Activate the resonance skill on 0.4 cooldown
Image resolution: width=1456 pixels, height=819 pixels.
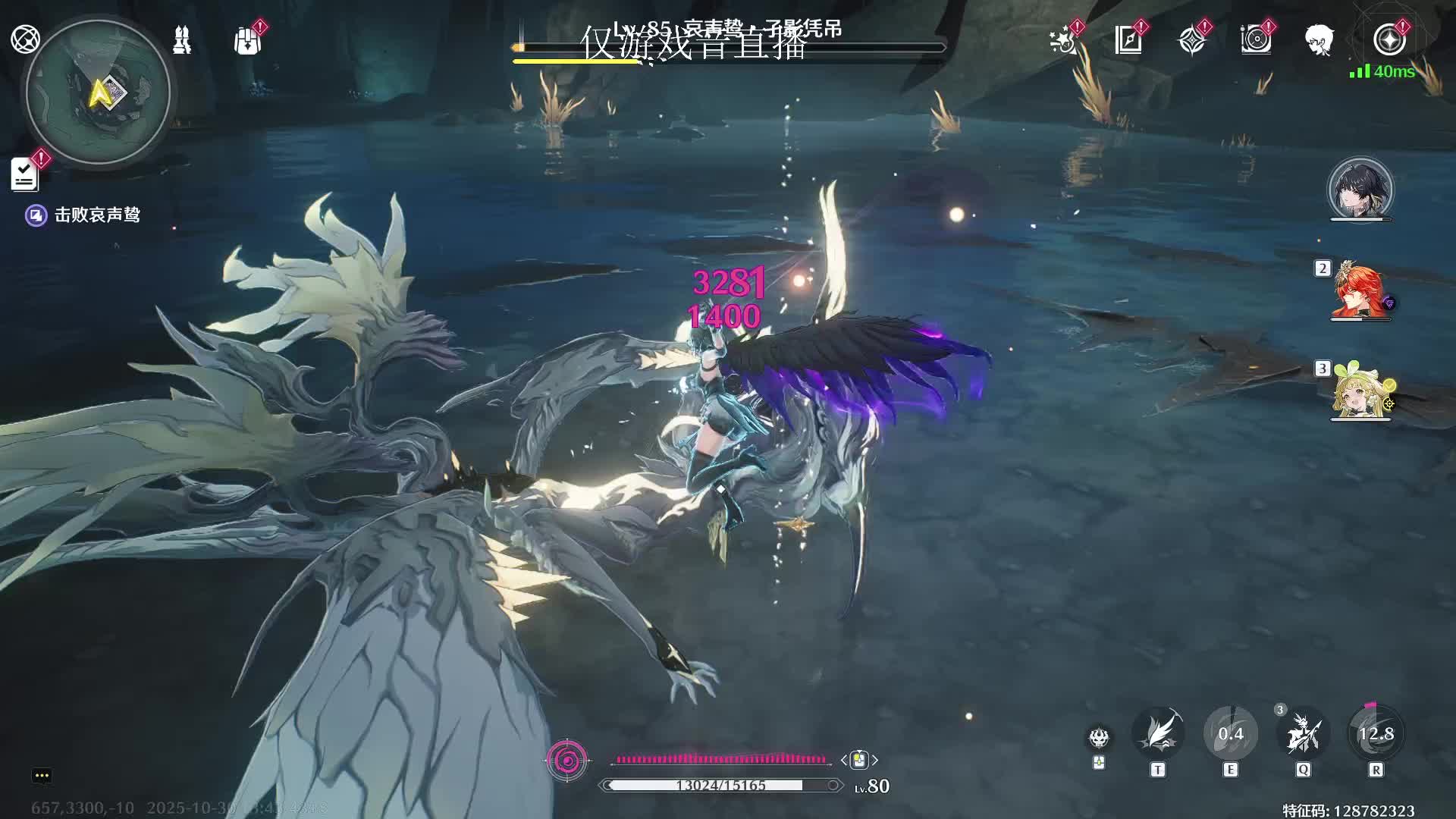point(1231,734)
